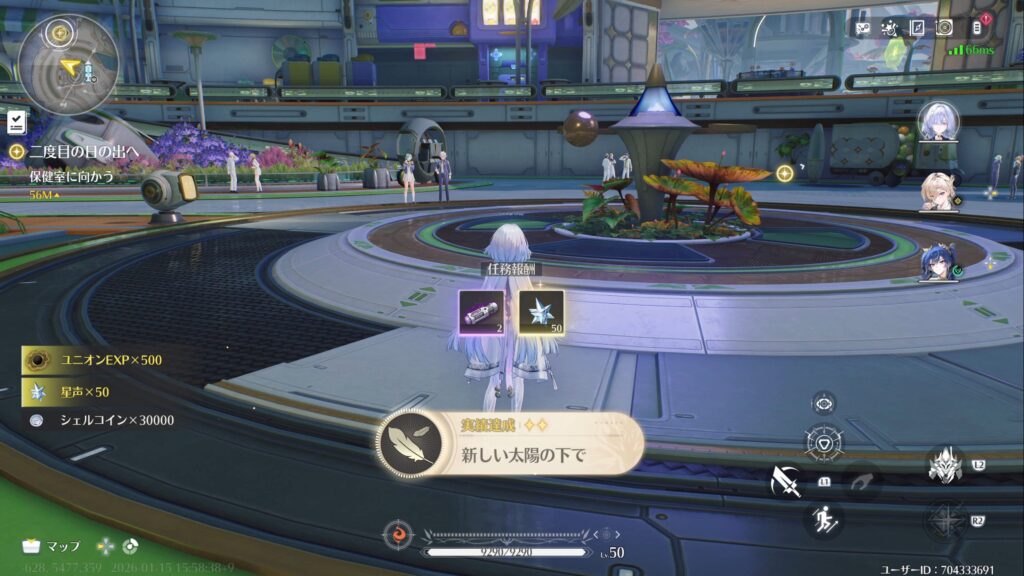Open the compass guidebook icon

(x=917, y=28)
